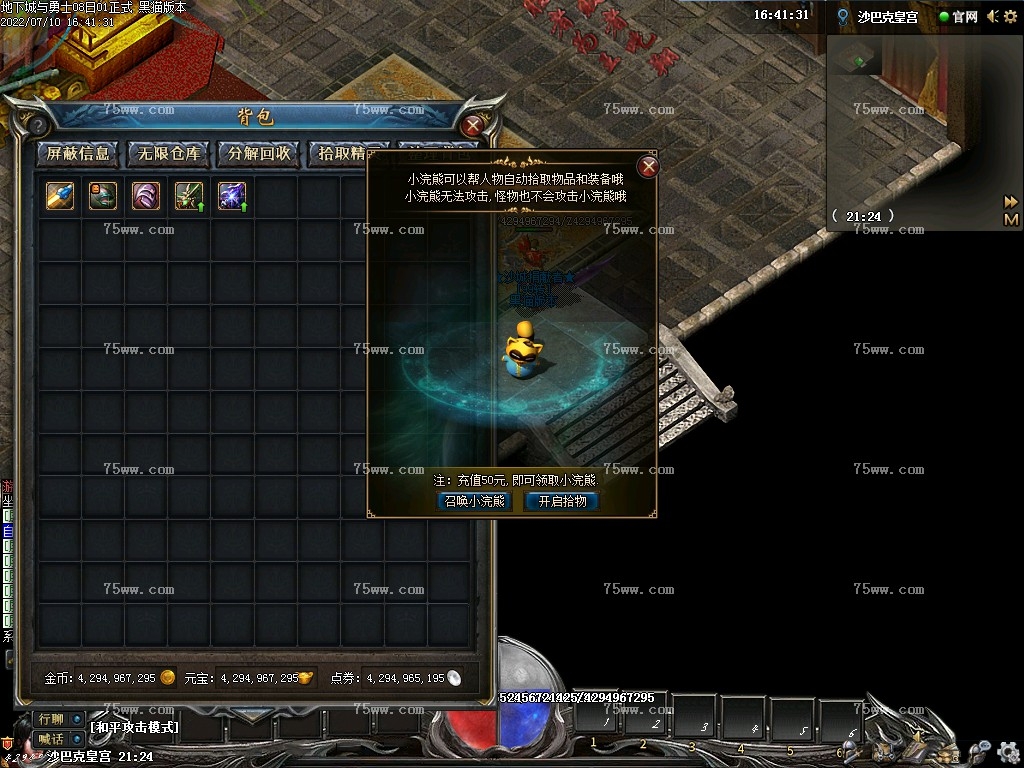Select the purple claw item slot
The height and width of the screenshot is (768, 1024).
[146, 196]
